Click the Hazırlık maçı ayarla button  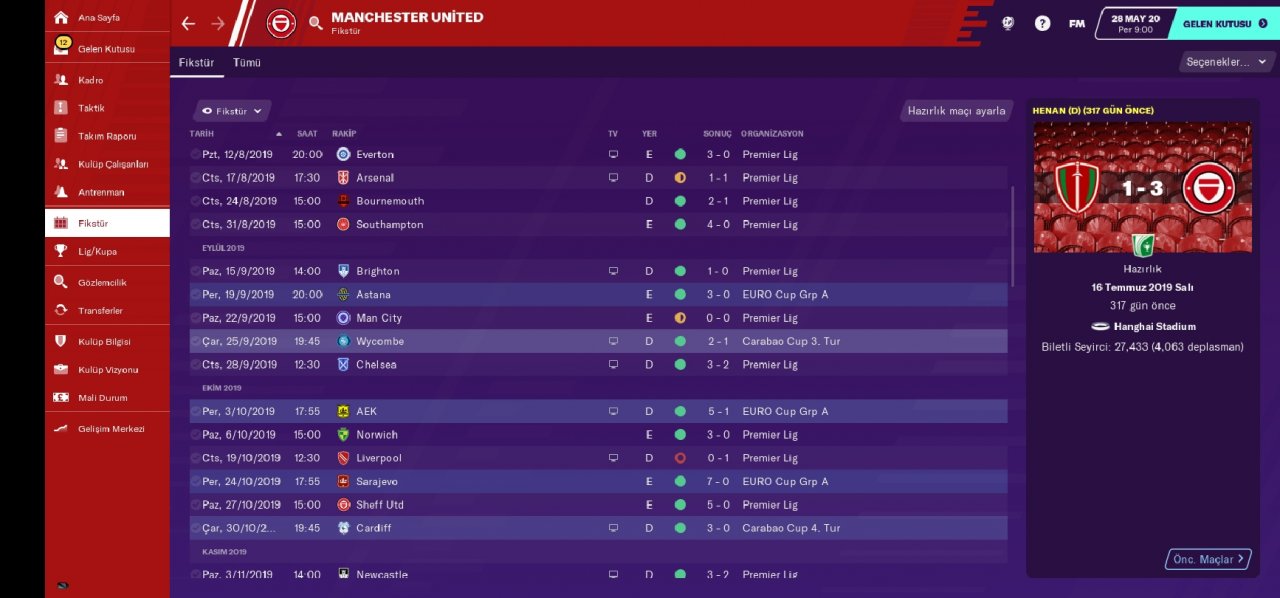point(956,111)
